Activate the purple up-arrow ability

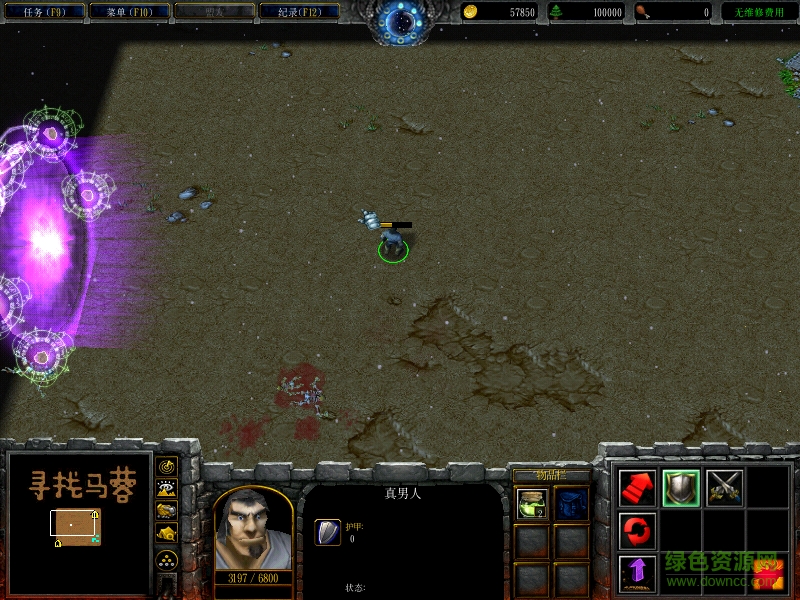point(637,572)
